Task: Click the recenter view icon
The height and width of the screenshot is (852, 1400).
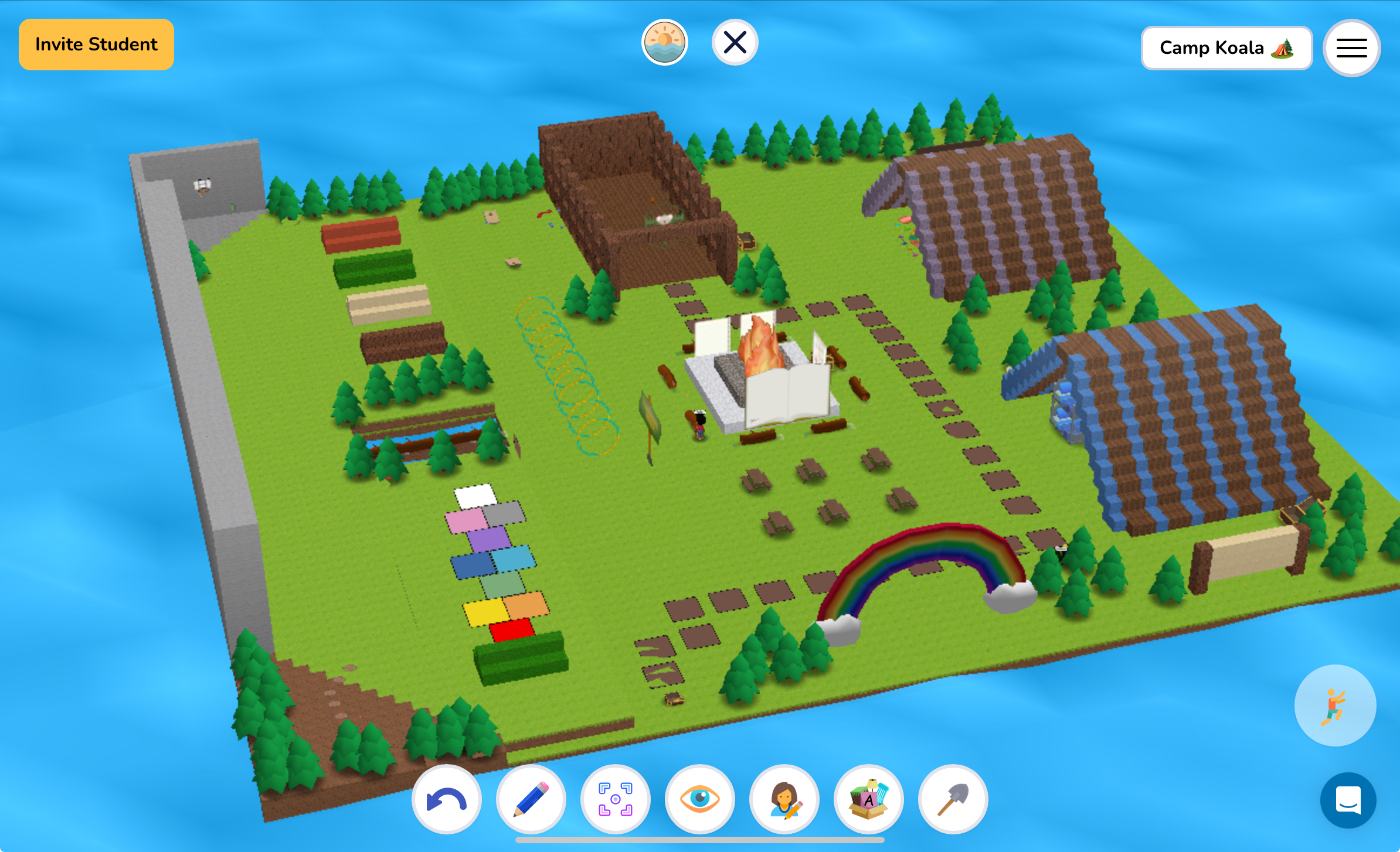Action: (x=615, y=799)
